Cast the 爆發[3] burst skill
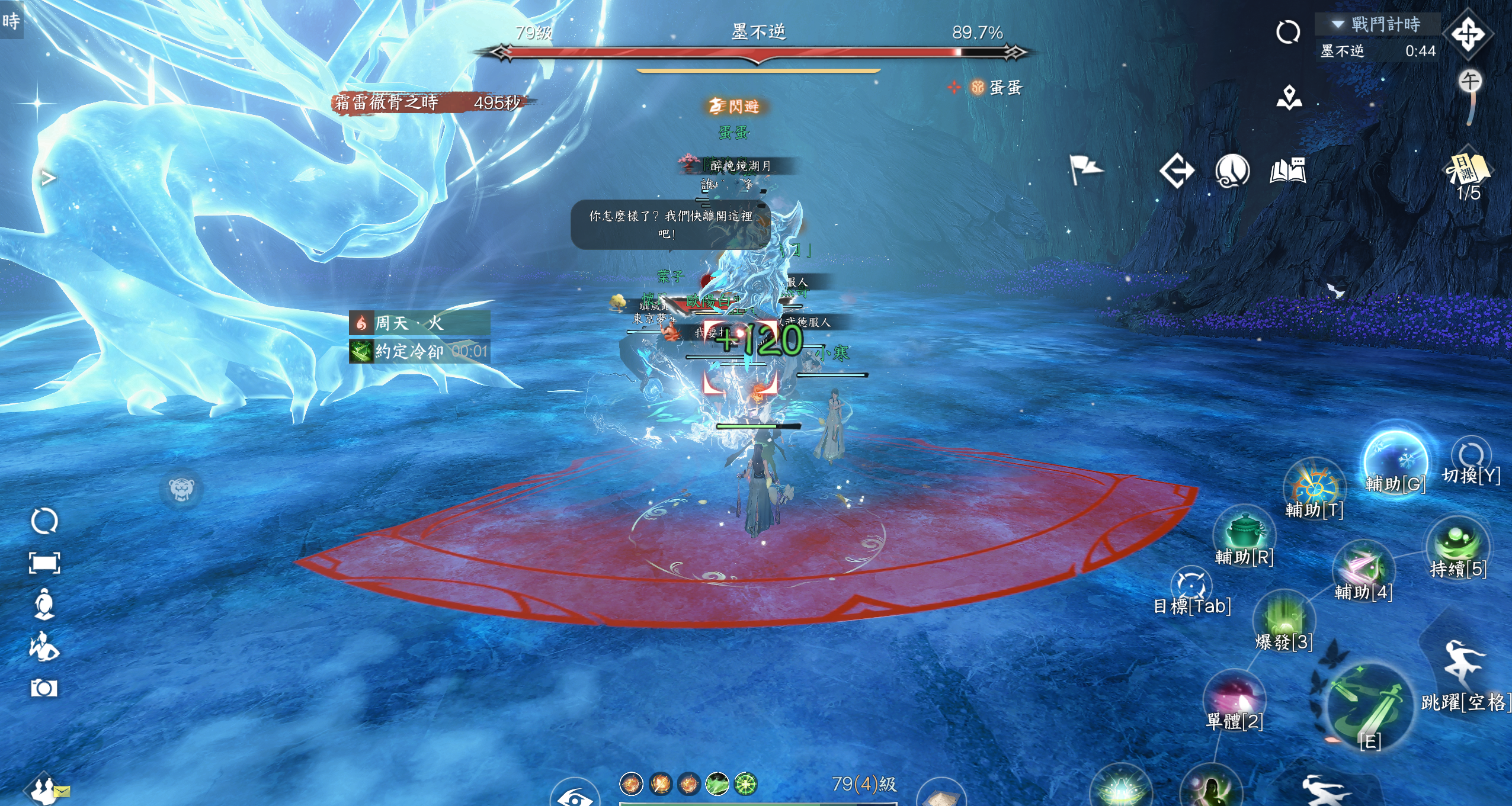 tap(1284, 617)
